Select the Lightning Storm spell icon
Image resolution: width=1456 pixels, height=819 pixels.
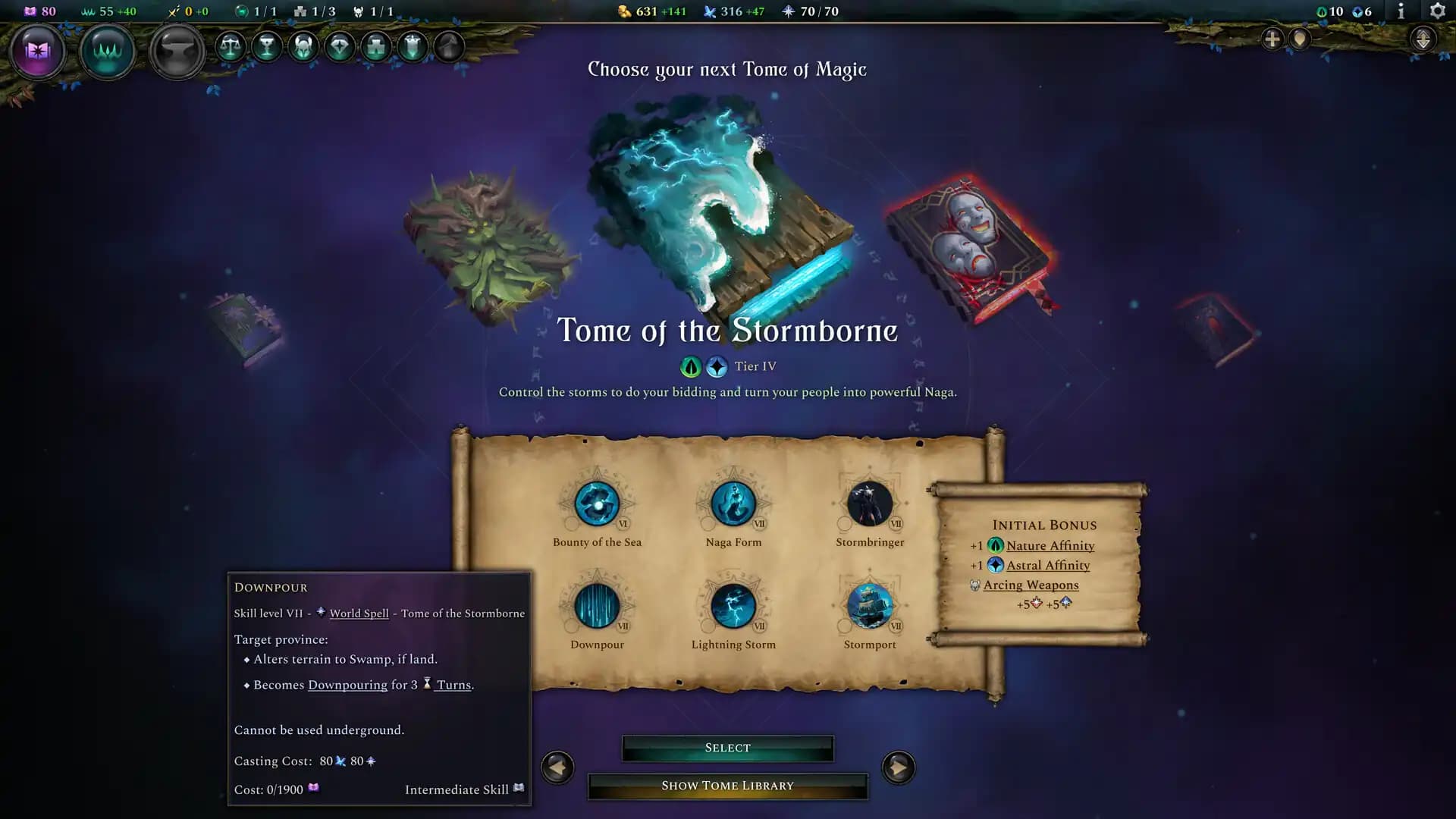tap(733, 607)
